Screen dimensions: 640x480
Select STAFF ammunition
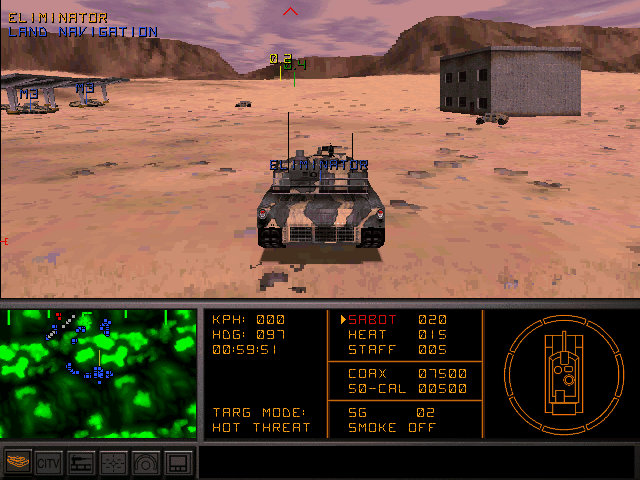click(397, 350)
